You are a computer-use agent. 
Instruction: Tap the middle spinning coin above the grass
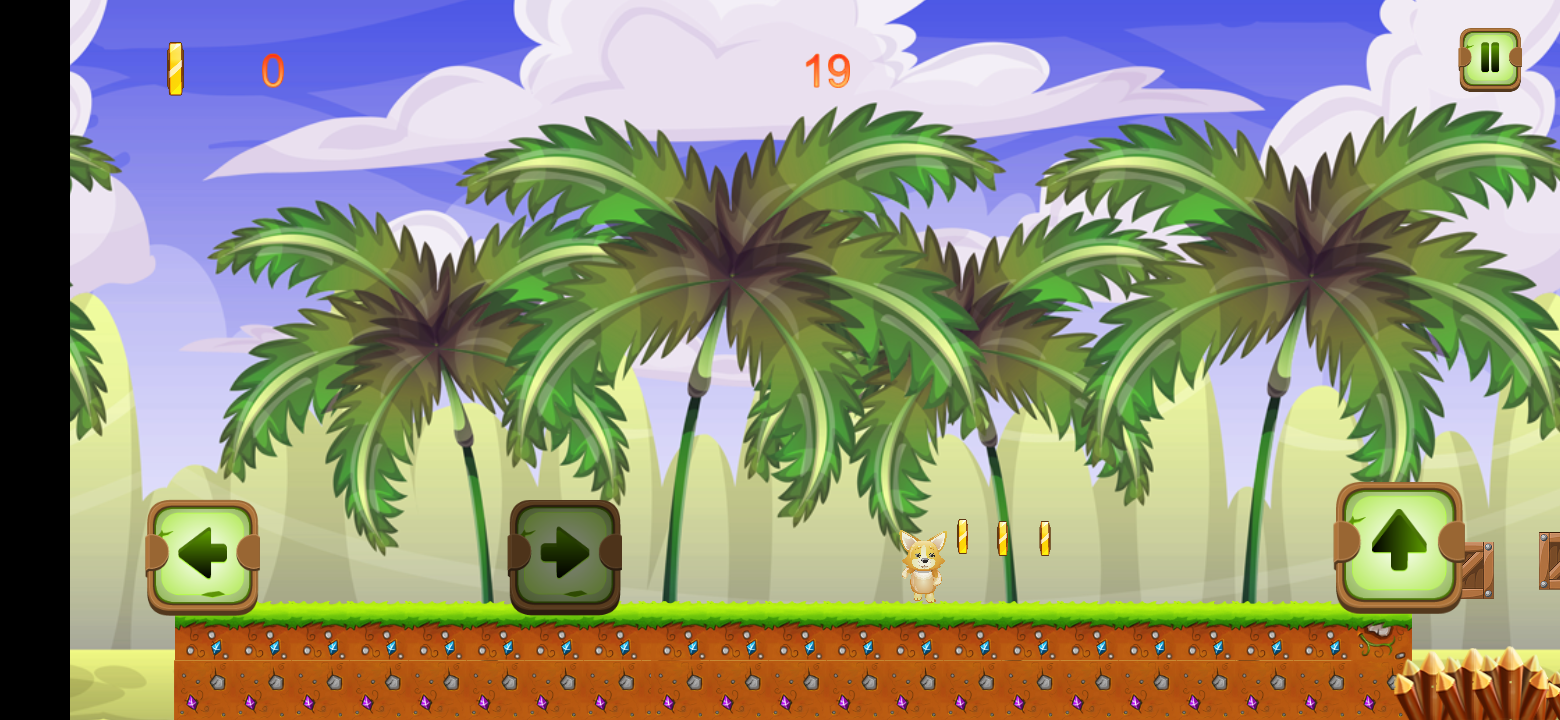tap(1003, 540)
